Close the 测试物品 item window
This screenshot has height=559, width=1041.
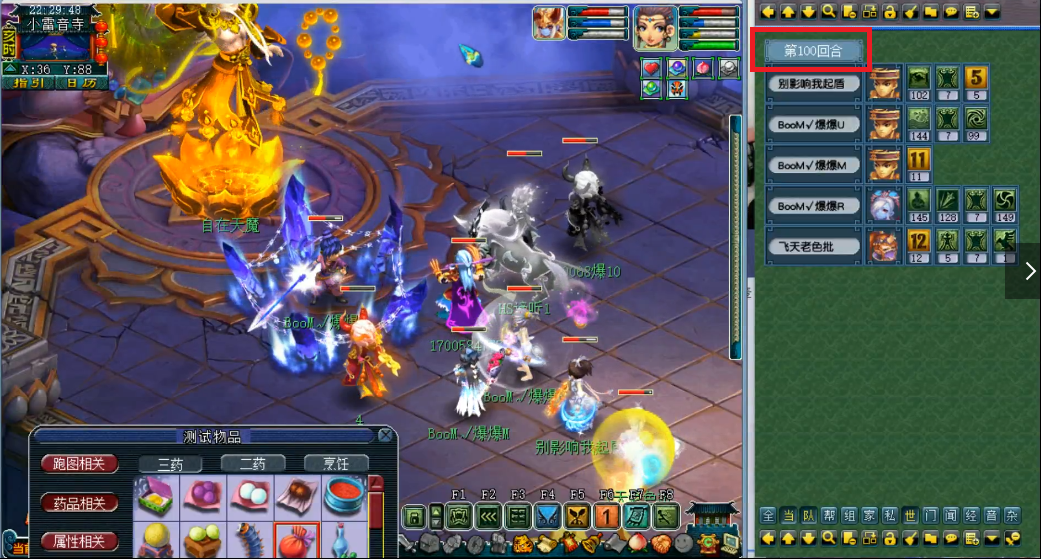[x=385, y=435]
